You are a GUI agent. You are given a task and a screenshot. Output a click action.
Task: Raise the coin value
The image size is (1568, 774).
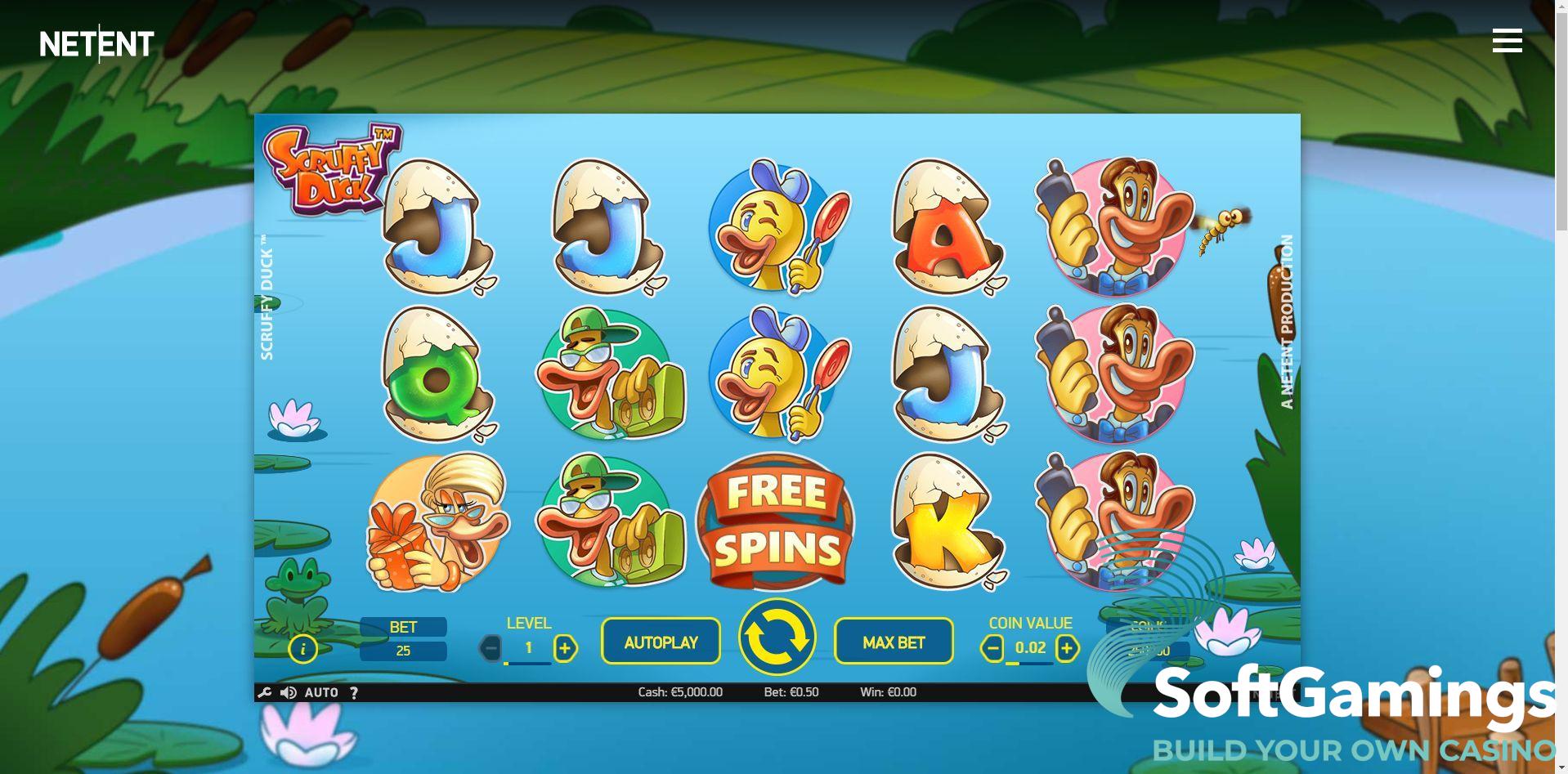tap(1067, 649)
